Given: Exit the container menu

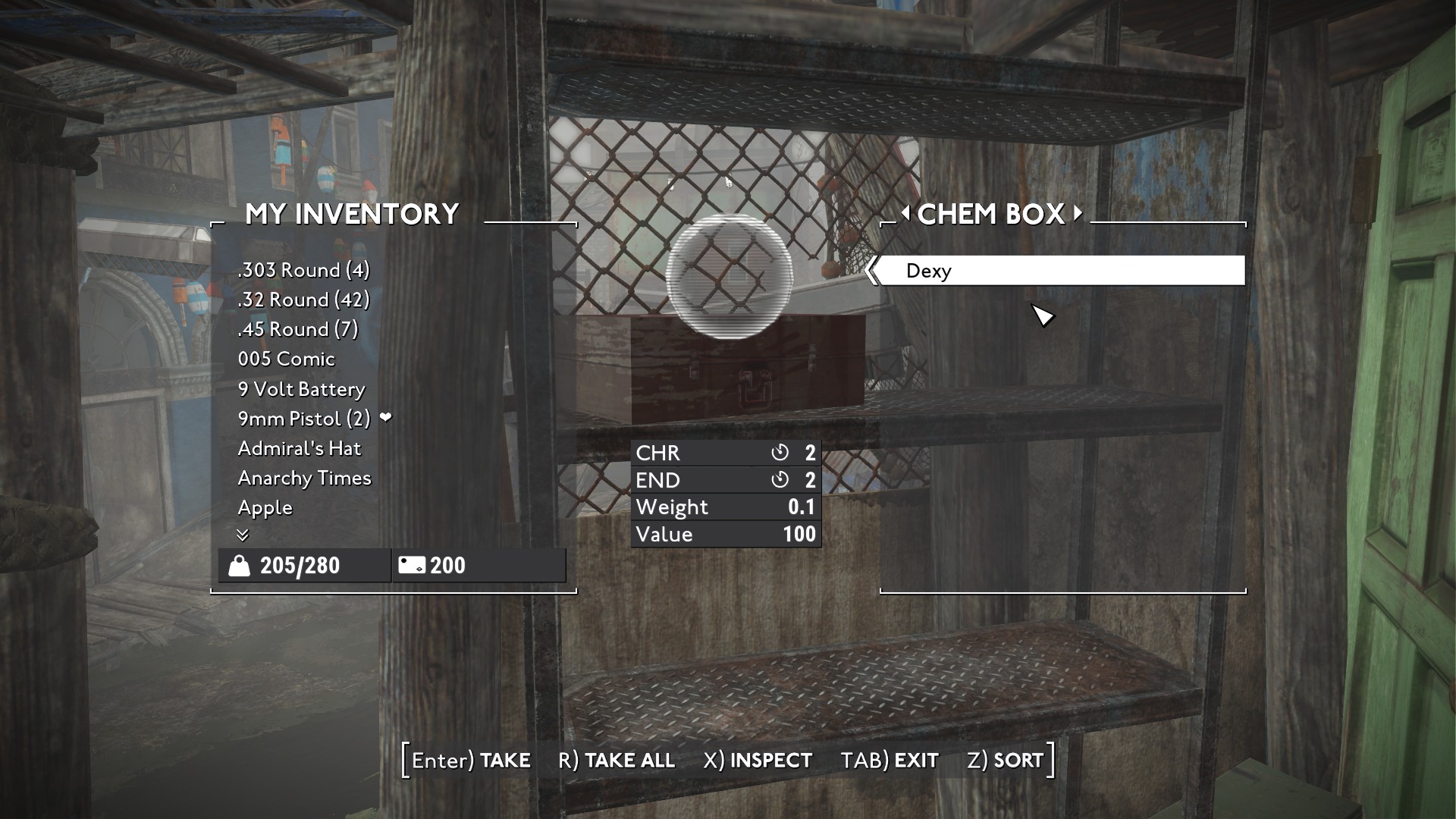Looking at the screenshot, I should [890, 760].
